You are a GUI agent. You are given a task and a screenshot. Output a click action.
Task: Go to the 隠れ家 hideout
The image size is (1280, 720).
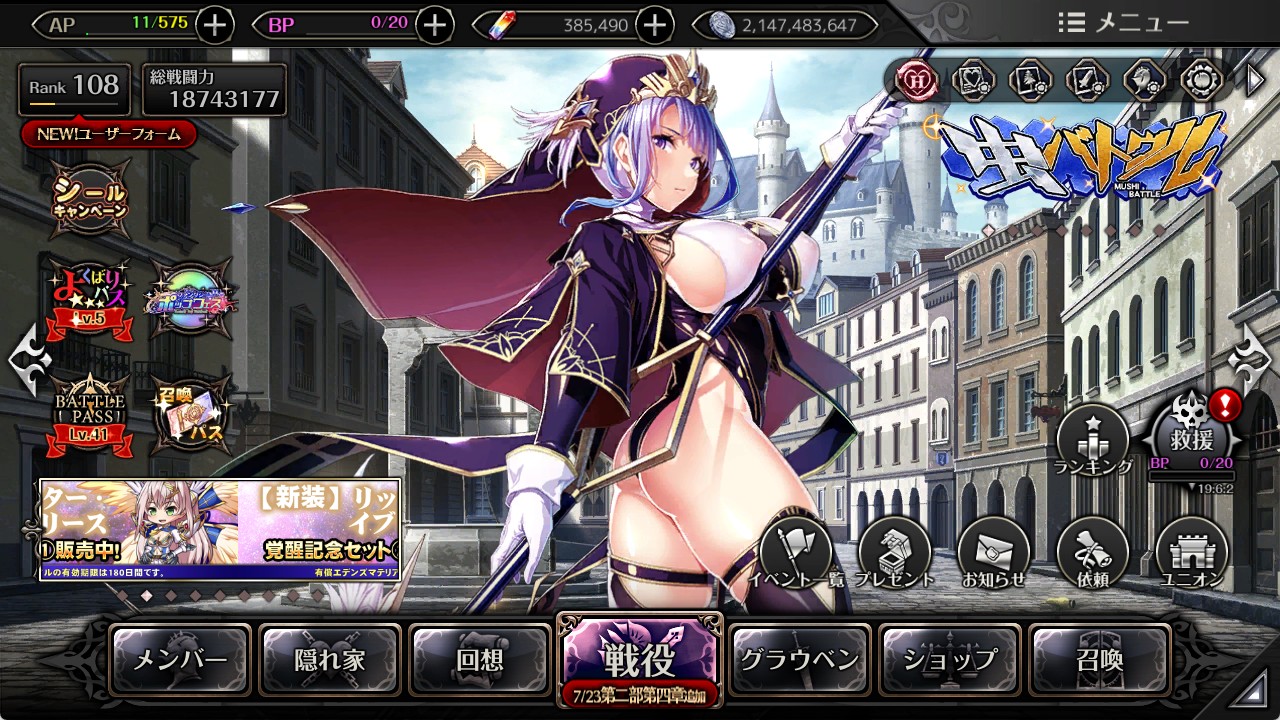[330, 660]
